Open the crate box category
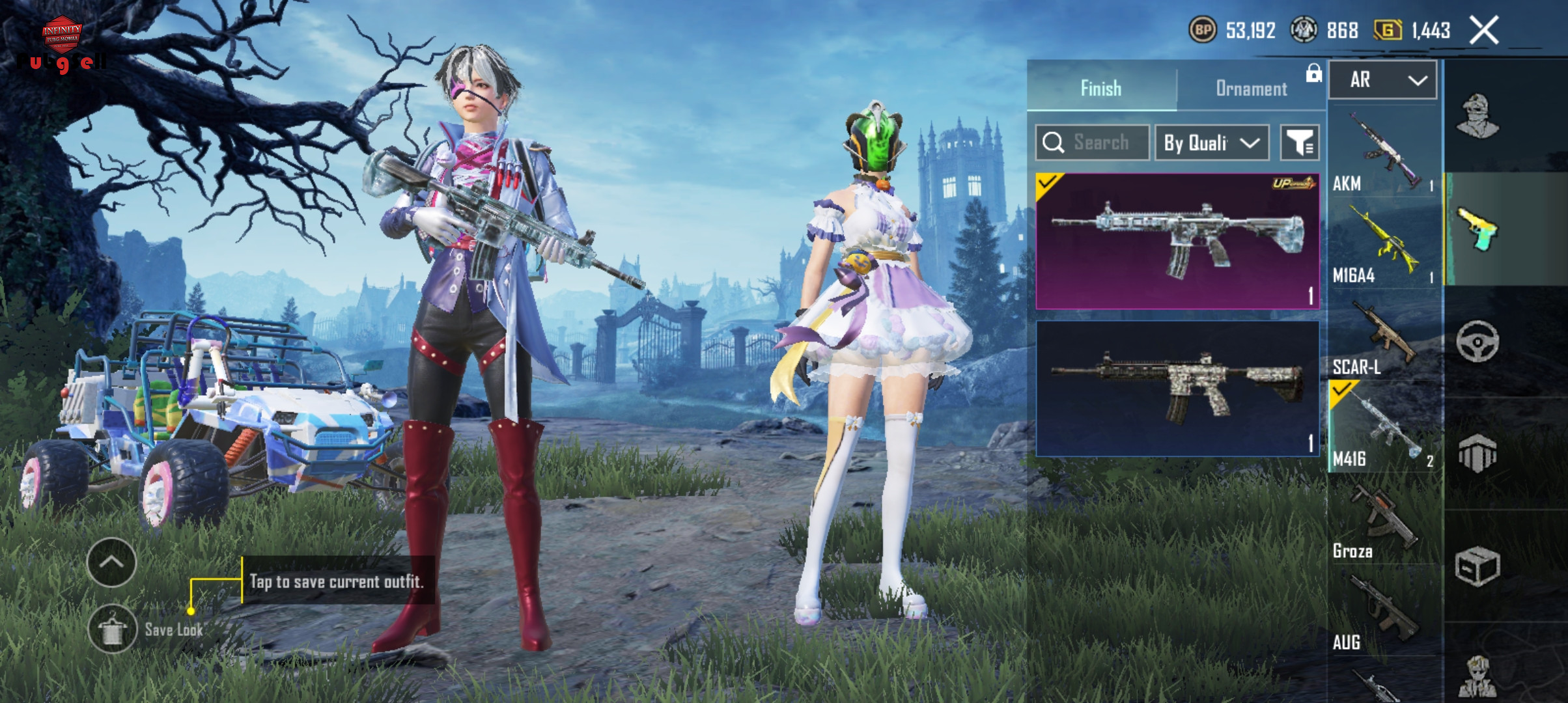This screenshot has height=703, width=1568. coord(1477,566)
